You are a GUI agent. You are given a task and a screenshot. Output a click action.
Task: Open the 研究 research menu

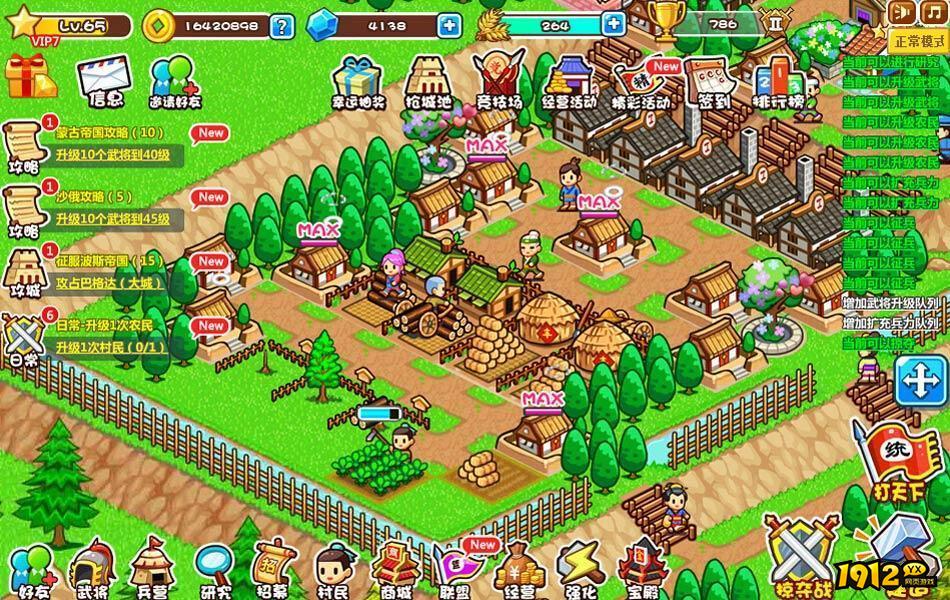[213, 568]
